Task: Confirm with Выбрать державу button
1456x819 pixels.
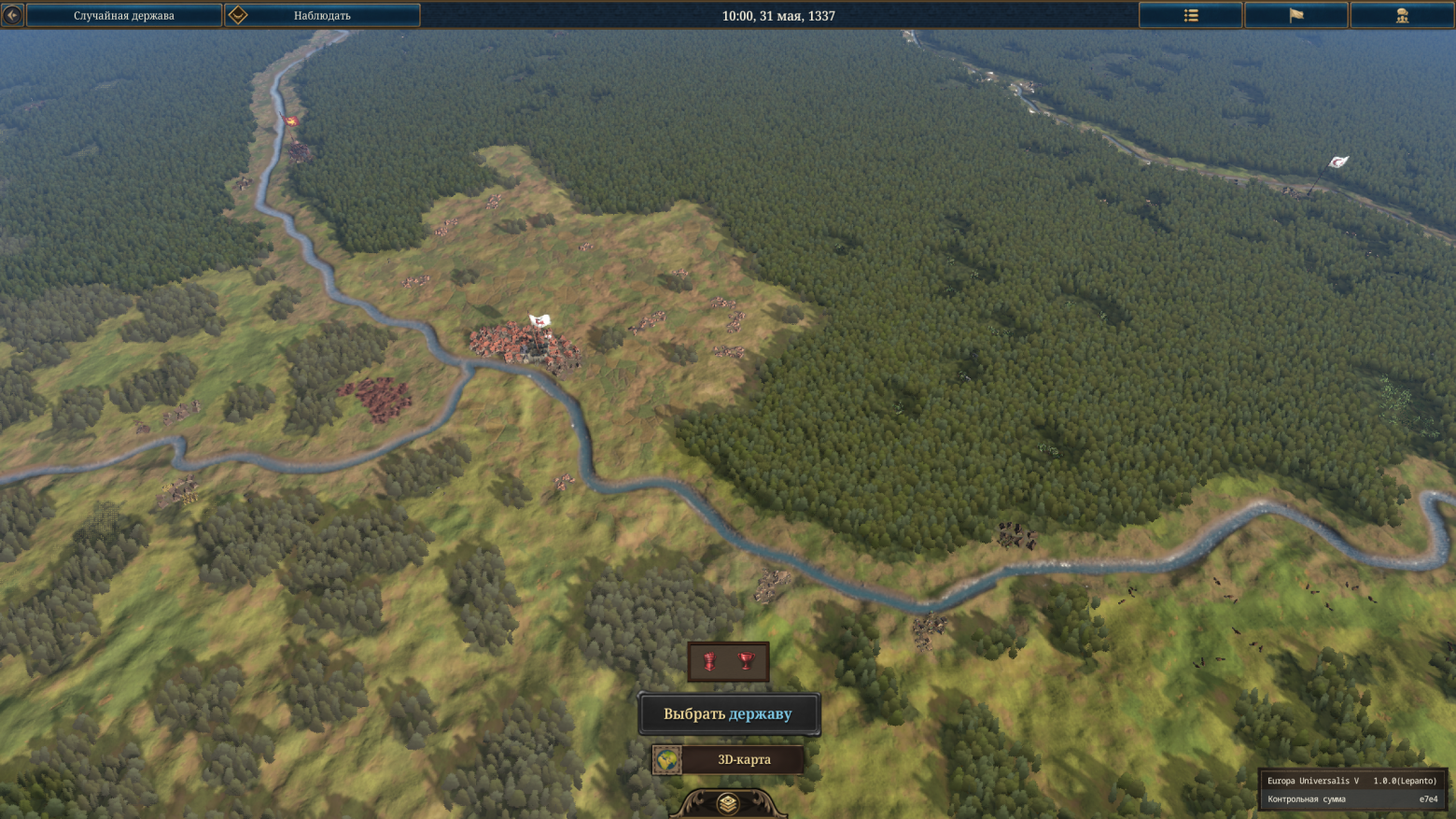Action: coord(728,714)
